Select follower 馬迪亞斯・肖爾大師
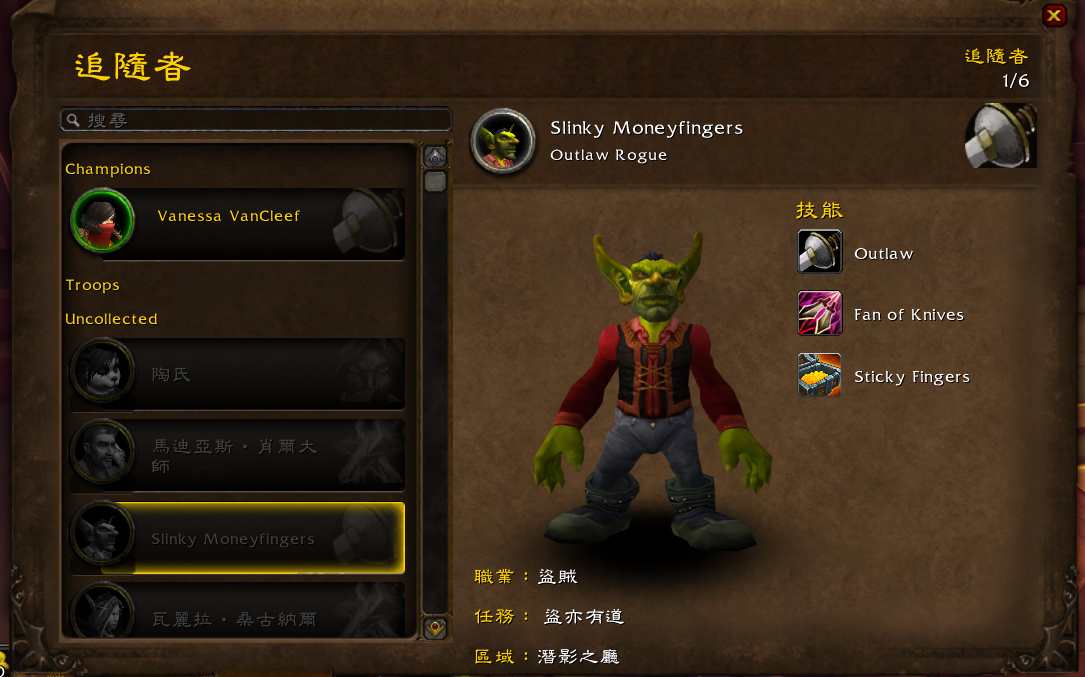The width and height of the screenshot is (1085, 677). [237, 455]
